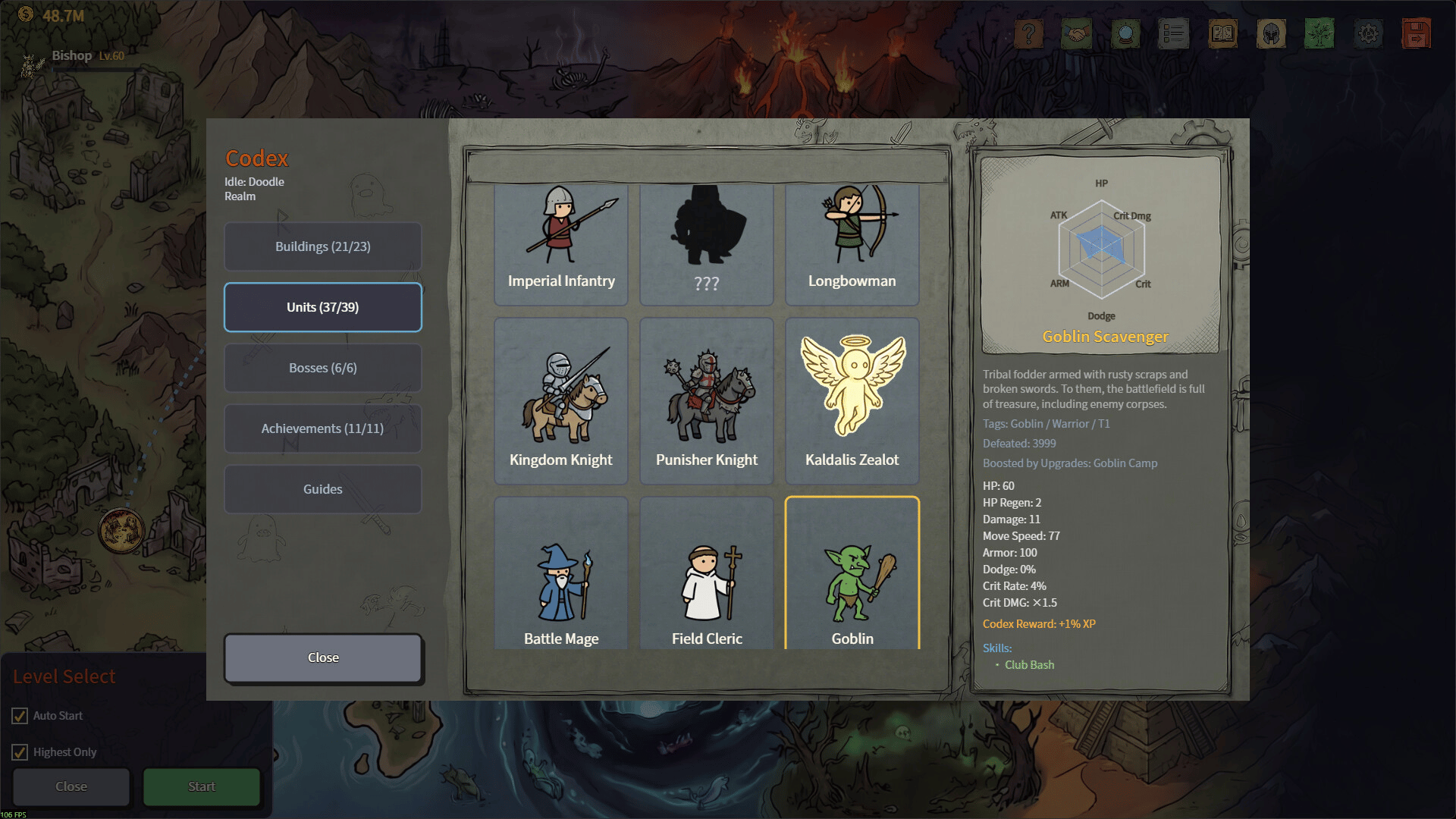Toggle the Auto Start checkbox
This screenshot has width=1456, height=819.
(x=20, y=716)
